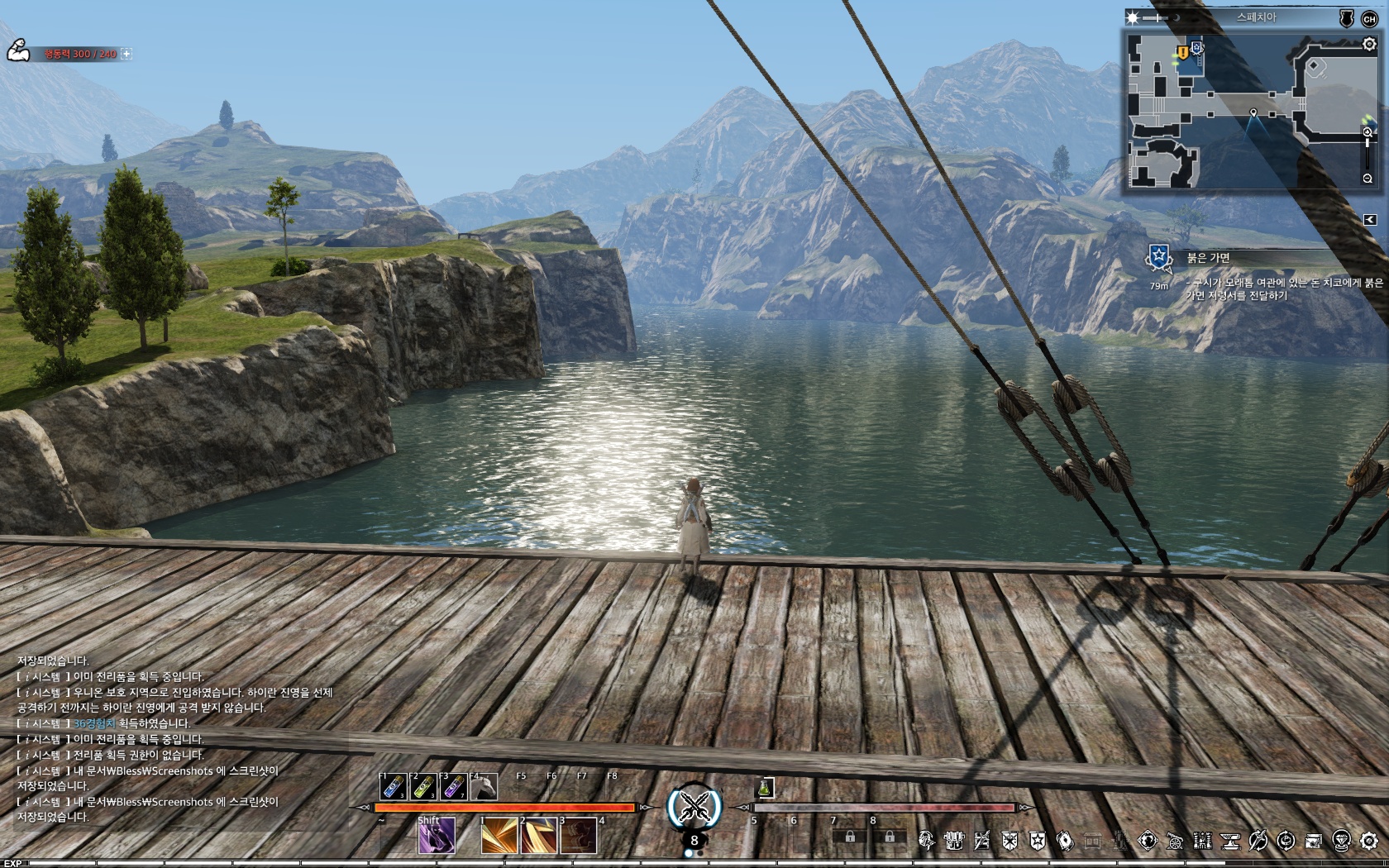Zoom out on the minimap
The height and width of the screenshot is (868, 1389).
coord(1368,179)
